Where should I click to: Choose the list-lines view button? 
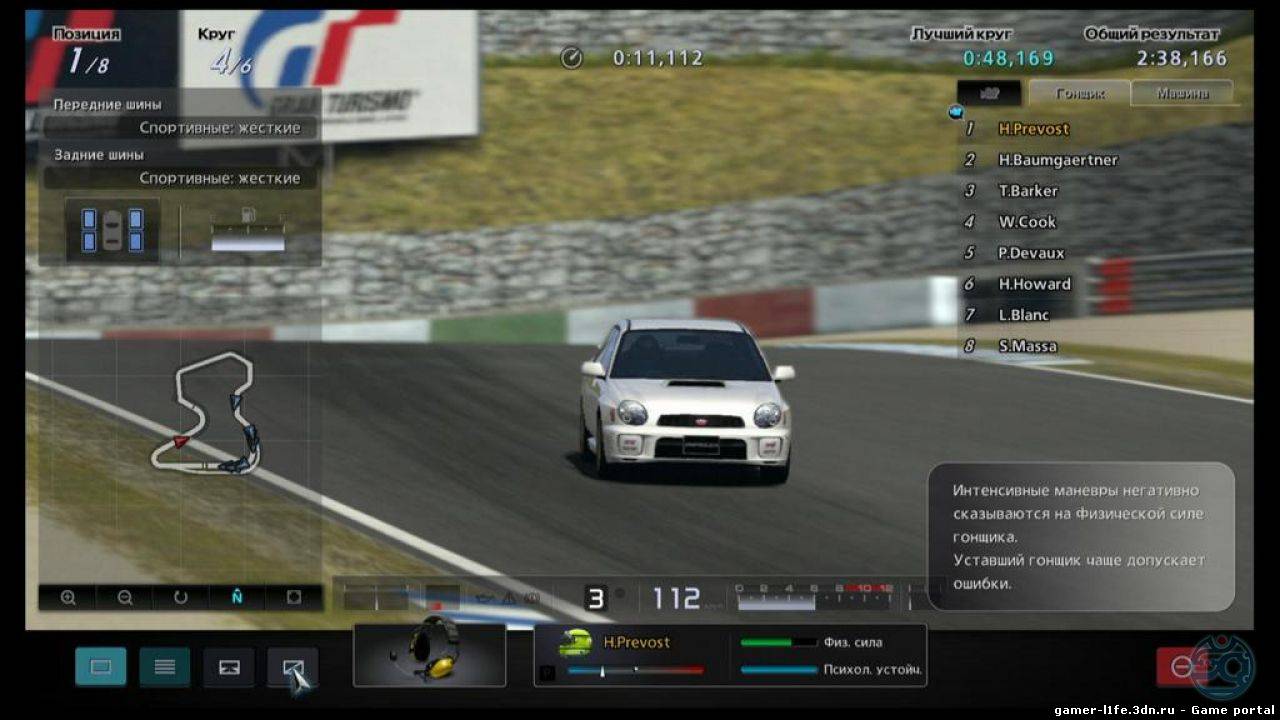click(165, 667)
